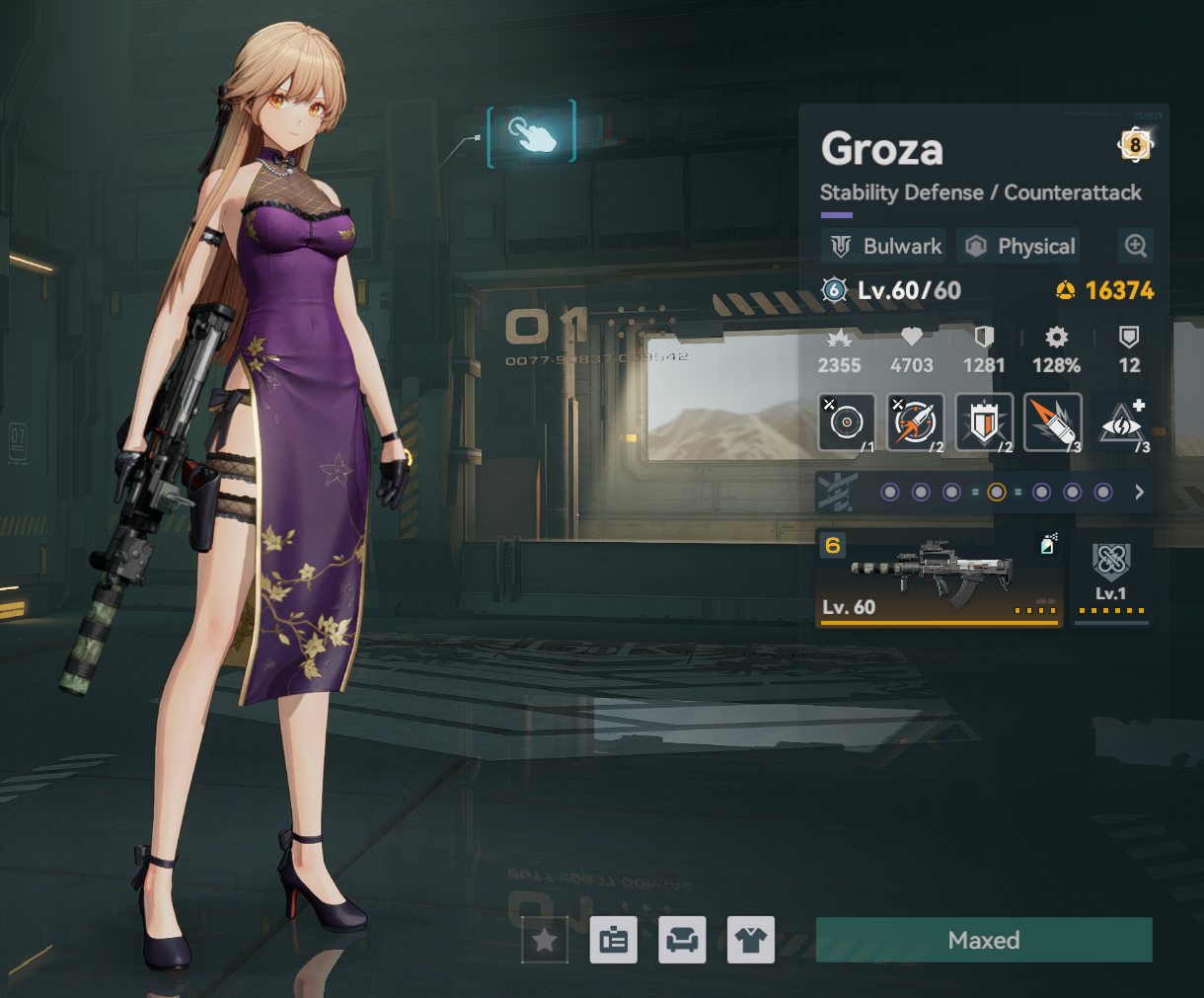
Task: Open the Lv. 60 rifle weapon slot
Action: (939, 578)
